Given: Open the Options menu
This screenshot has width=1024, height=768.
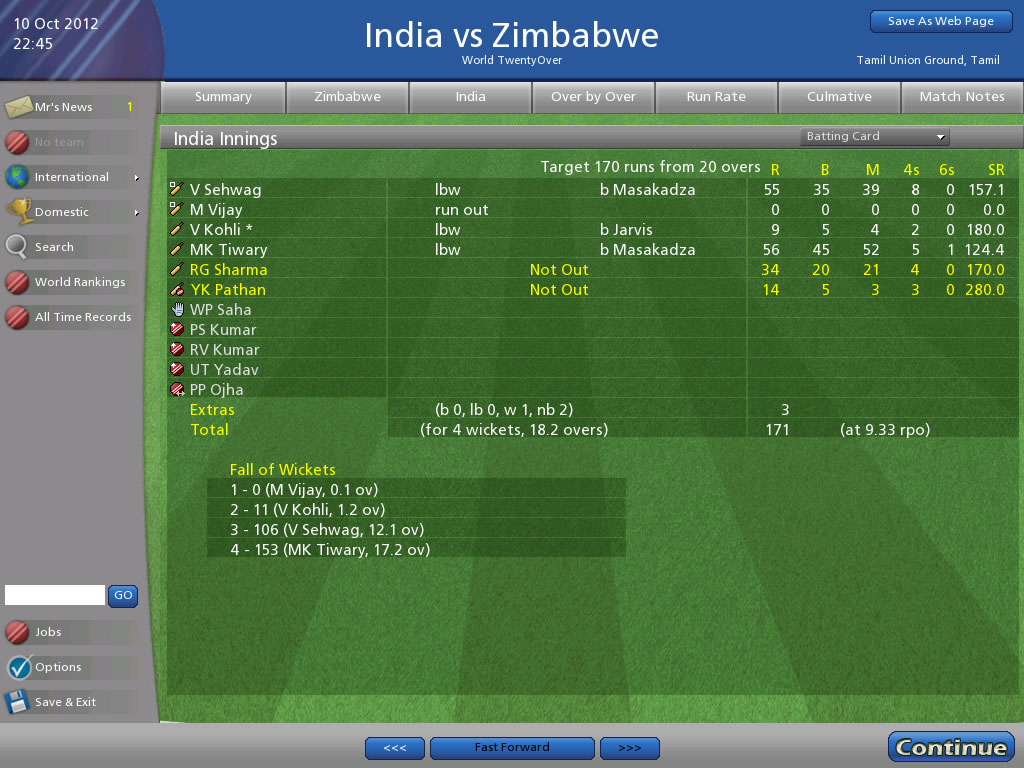Looking at the screenshot, I should point(57,667).
